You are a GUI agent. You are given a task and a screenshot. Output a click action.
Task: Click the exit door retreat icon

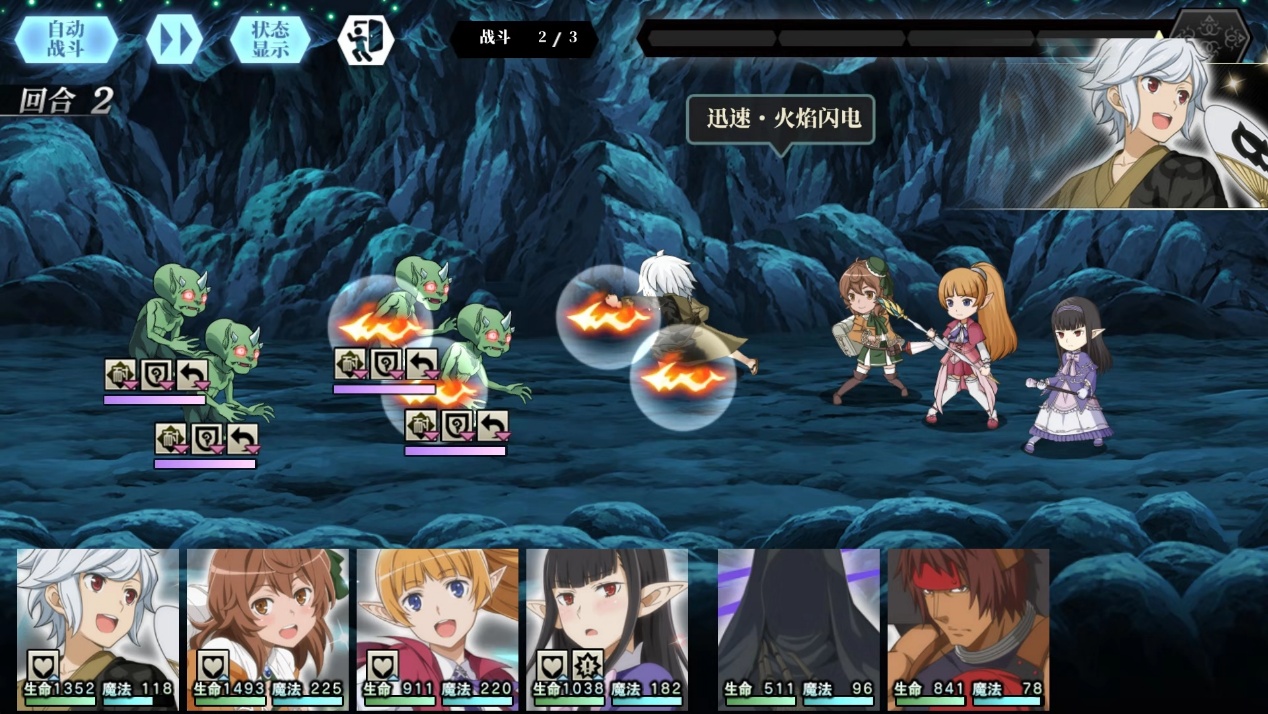click(365, 40)
